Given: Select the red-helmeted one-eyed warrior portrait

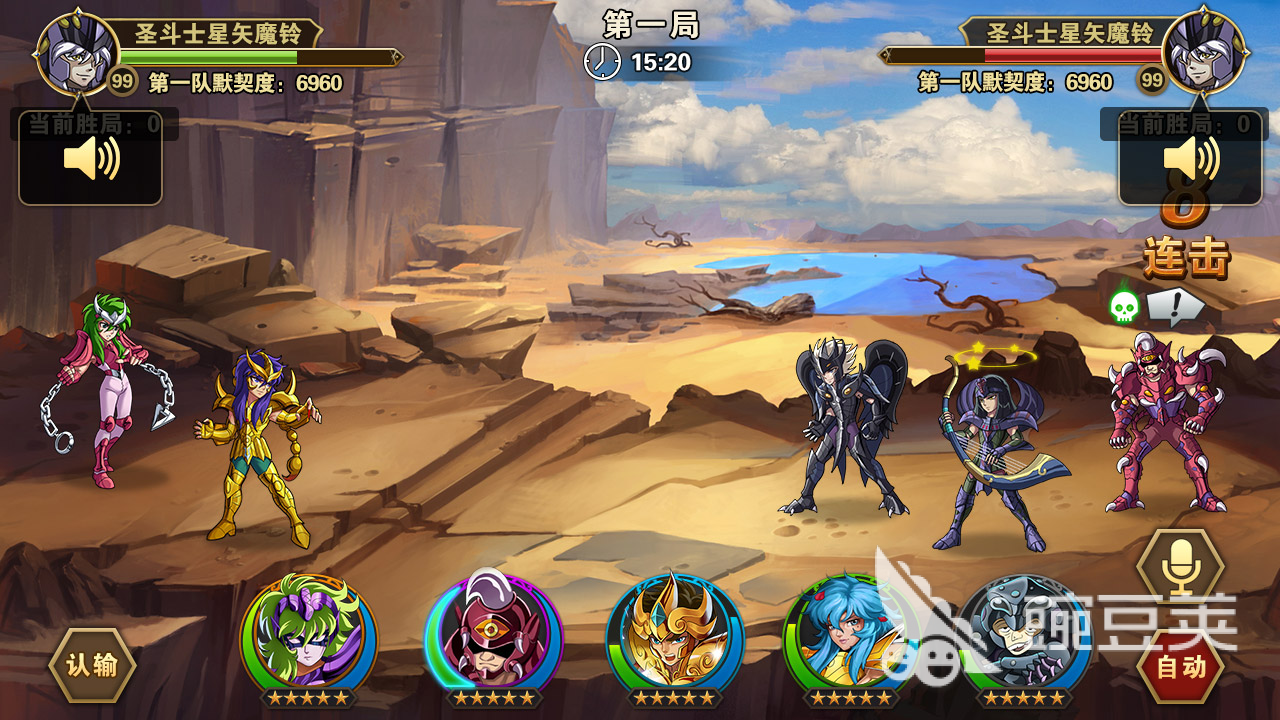Looking at the screenshot, I should pyautogui.click(x=493, y=636).
